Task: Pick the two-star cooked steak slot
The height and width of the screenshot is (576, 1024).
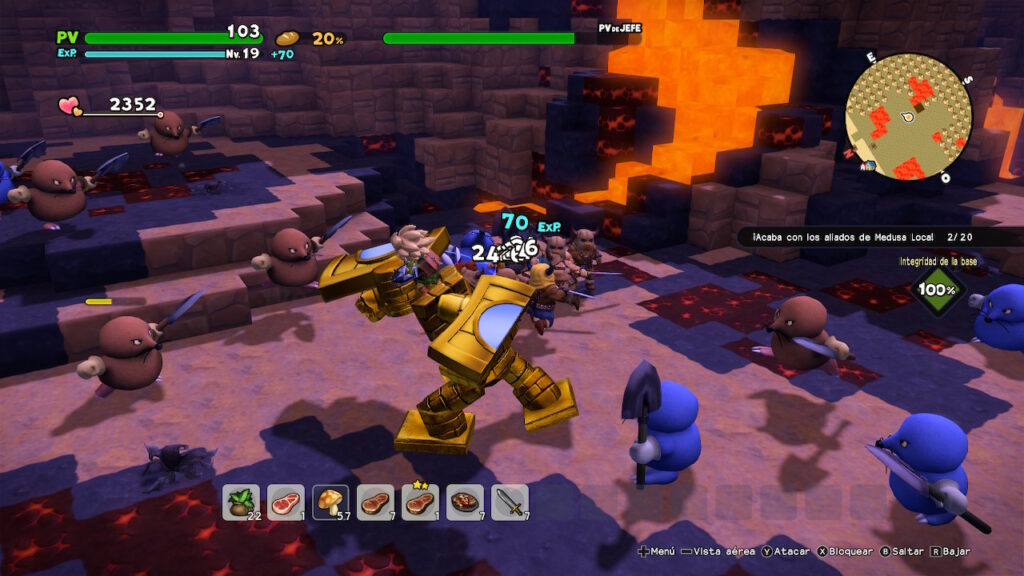Action: pos(420,502)
